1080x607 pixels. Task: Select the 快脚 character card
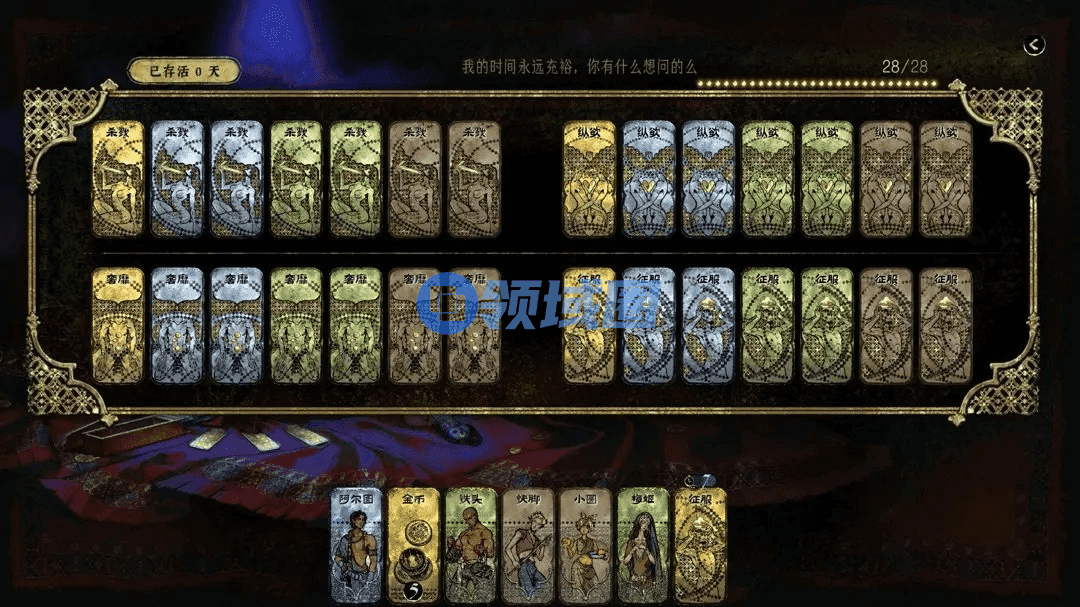coord(528,545)
